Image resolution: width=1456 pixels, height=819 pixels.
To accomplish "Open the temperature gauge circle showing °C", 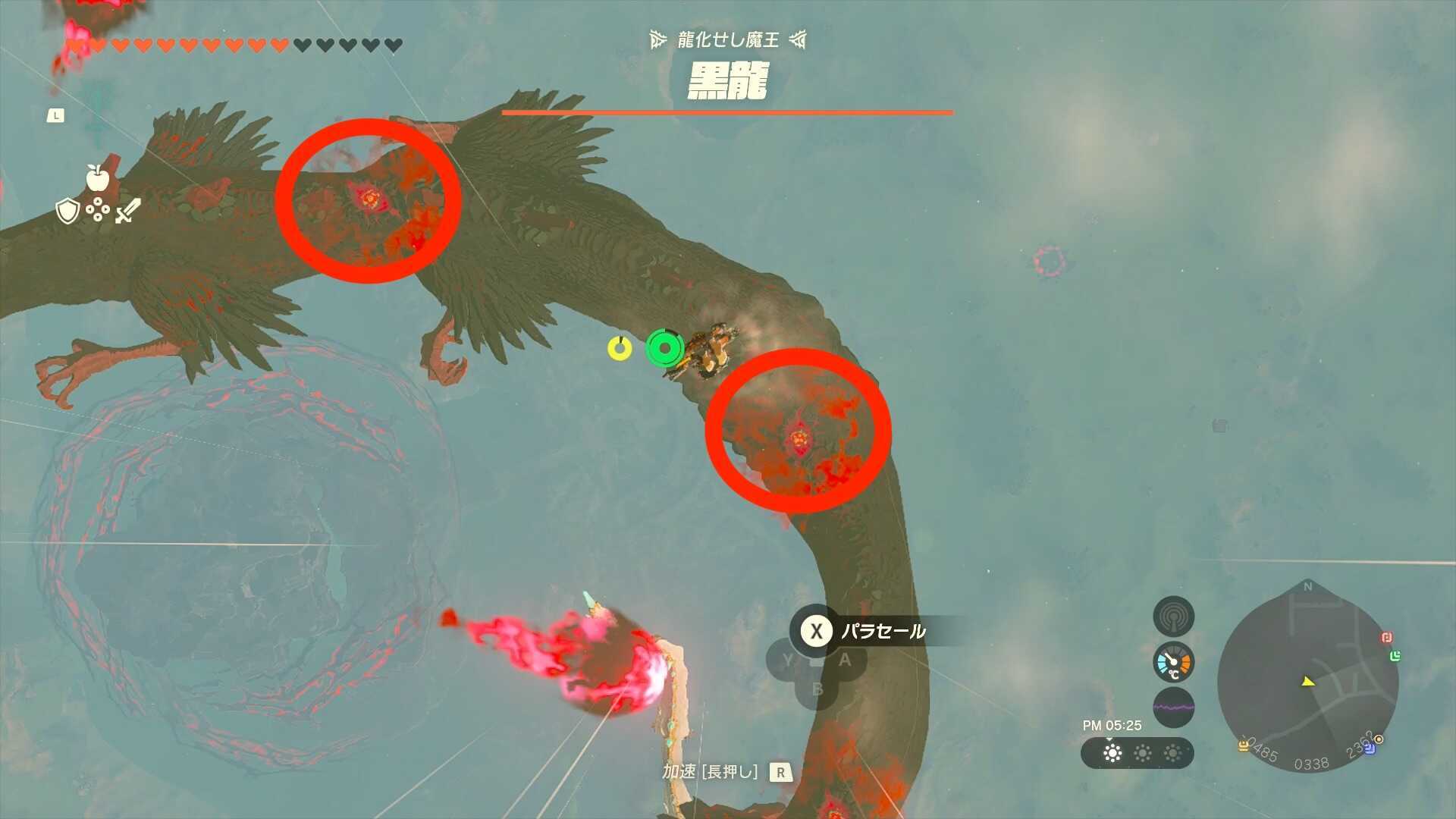I will tap(1172, 664).
